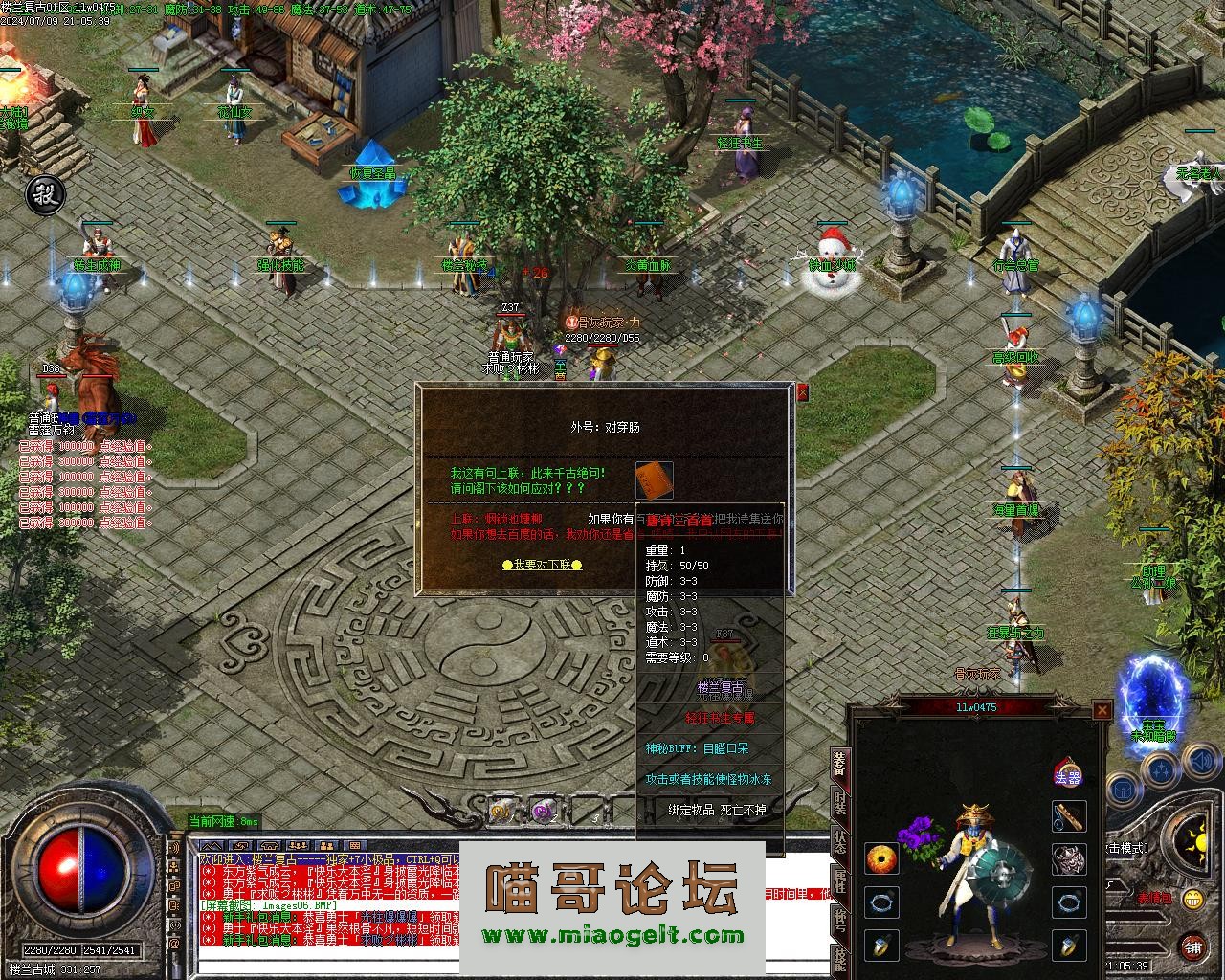
Task: Open the round backpack bag button
Action: (1124, 791)
